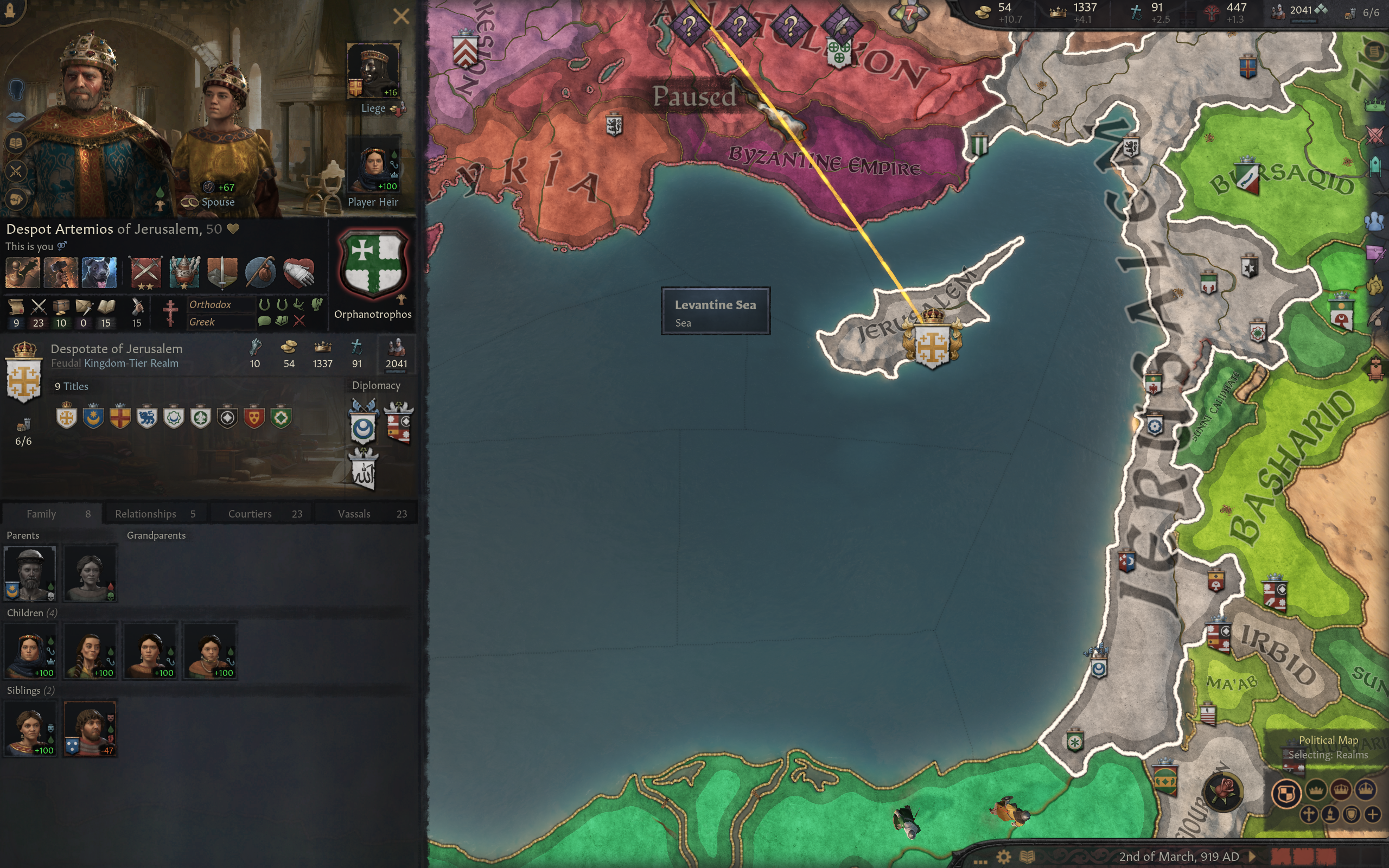The width and height of the screenshot is (1389, 868).
Task: Expand the 9 Titles section
Action: point(71,386)
